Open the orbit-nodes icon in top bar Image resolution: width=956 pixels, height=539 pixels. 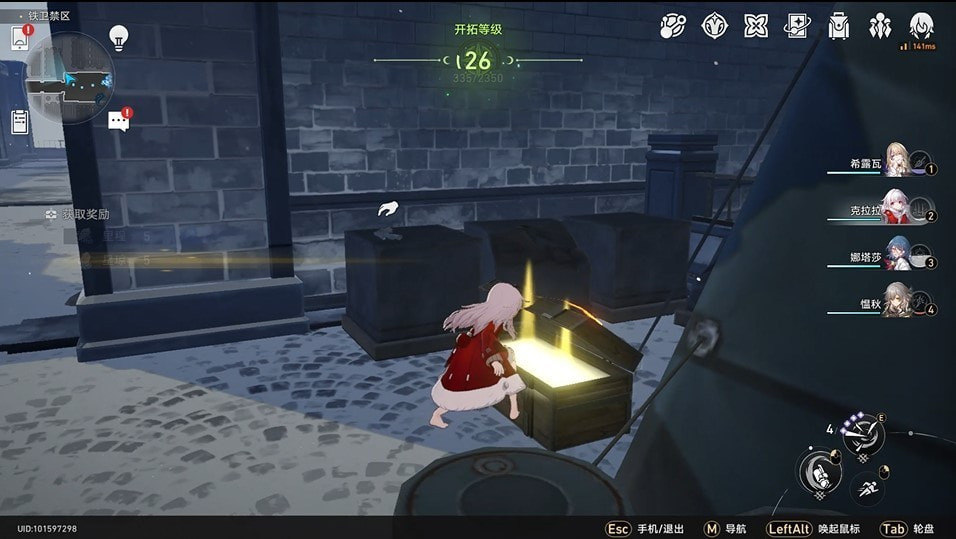[673, 26]
